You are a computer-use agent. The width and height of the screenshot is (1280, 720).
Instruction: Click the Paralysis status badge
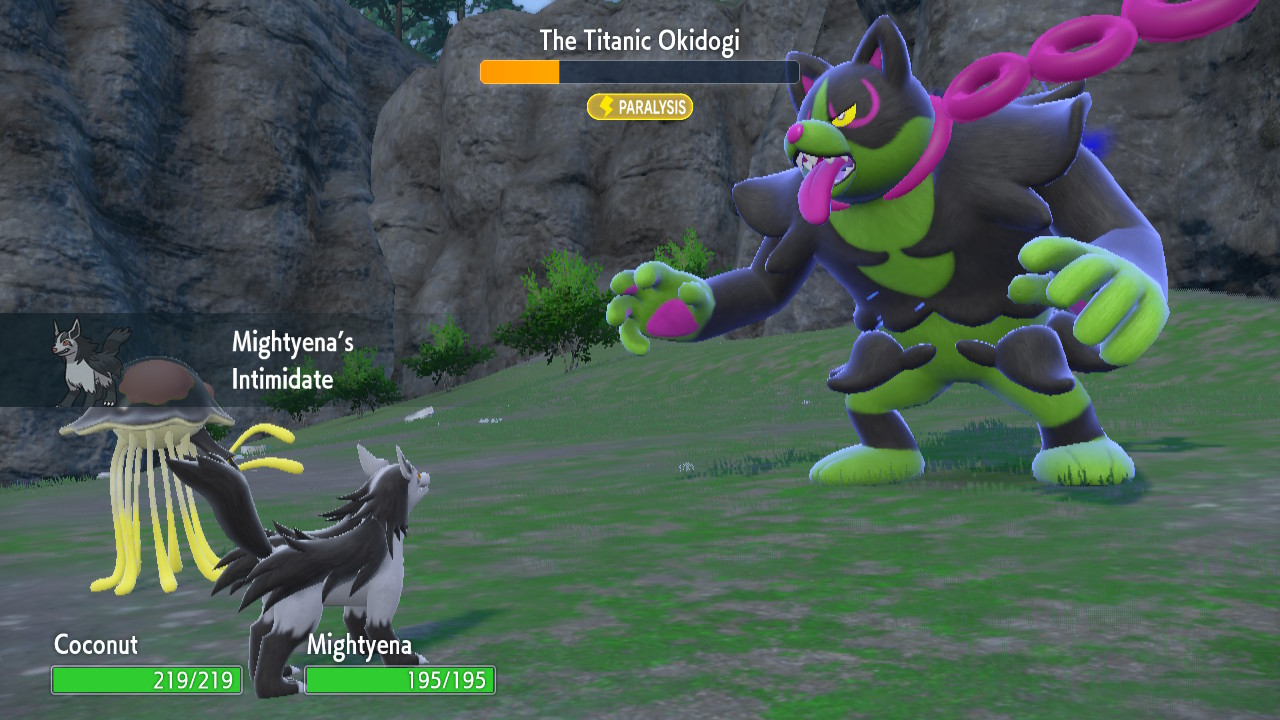[x=640, y=107]
